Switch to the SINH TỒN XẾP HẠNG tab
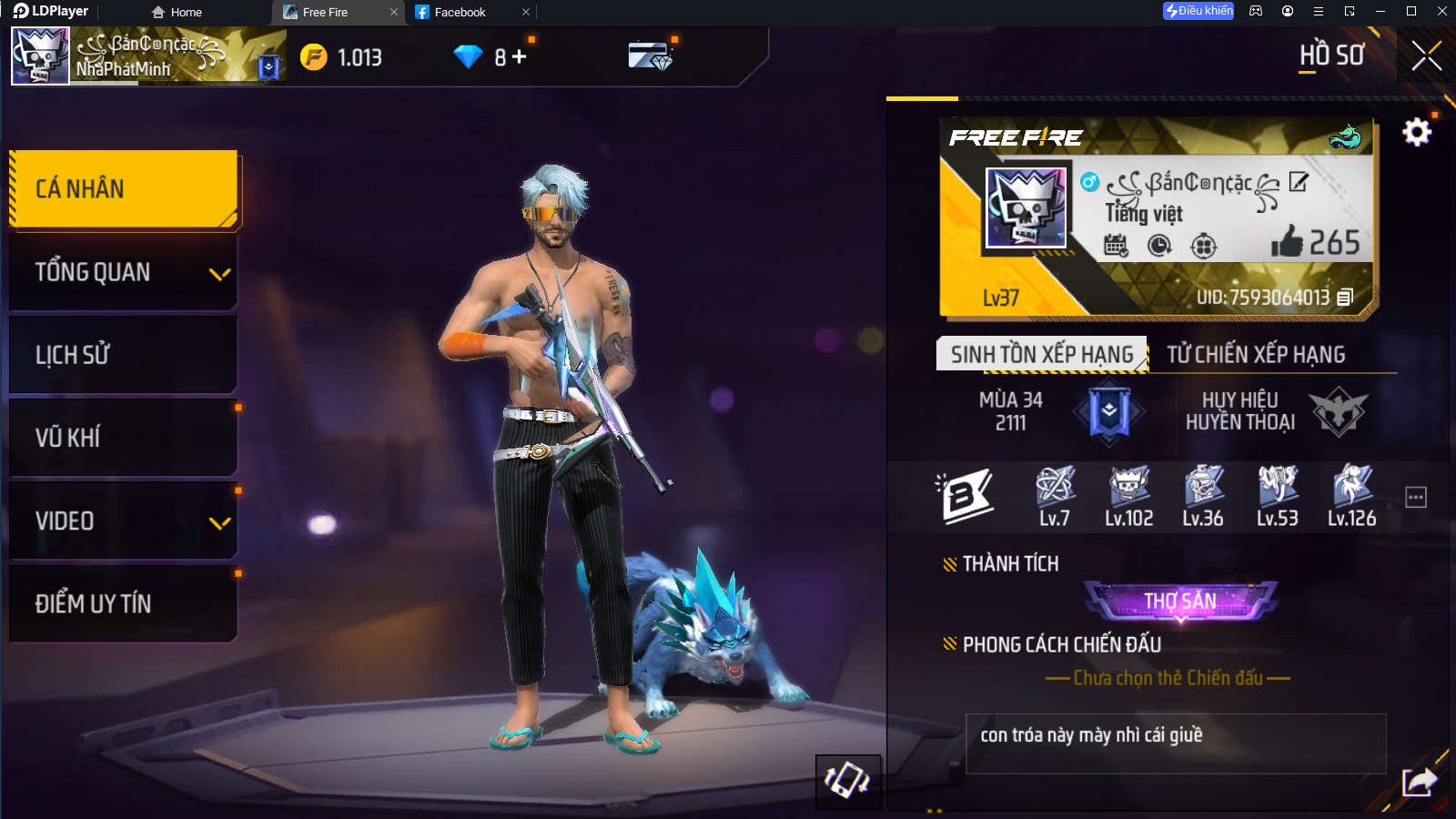 click(x=1042, y=354)
